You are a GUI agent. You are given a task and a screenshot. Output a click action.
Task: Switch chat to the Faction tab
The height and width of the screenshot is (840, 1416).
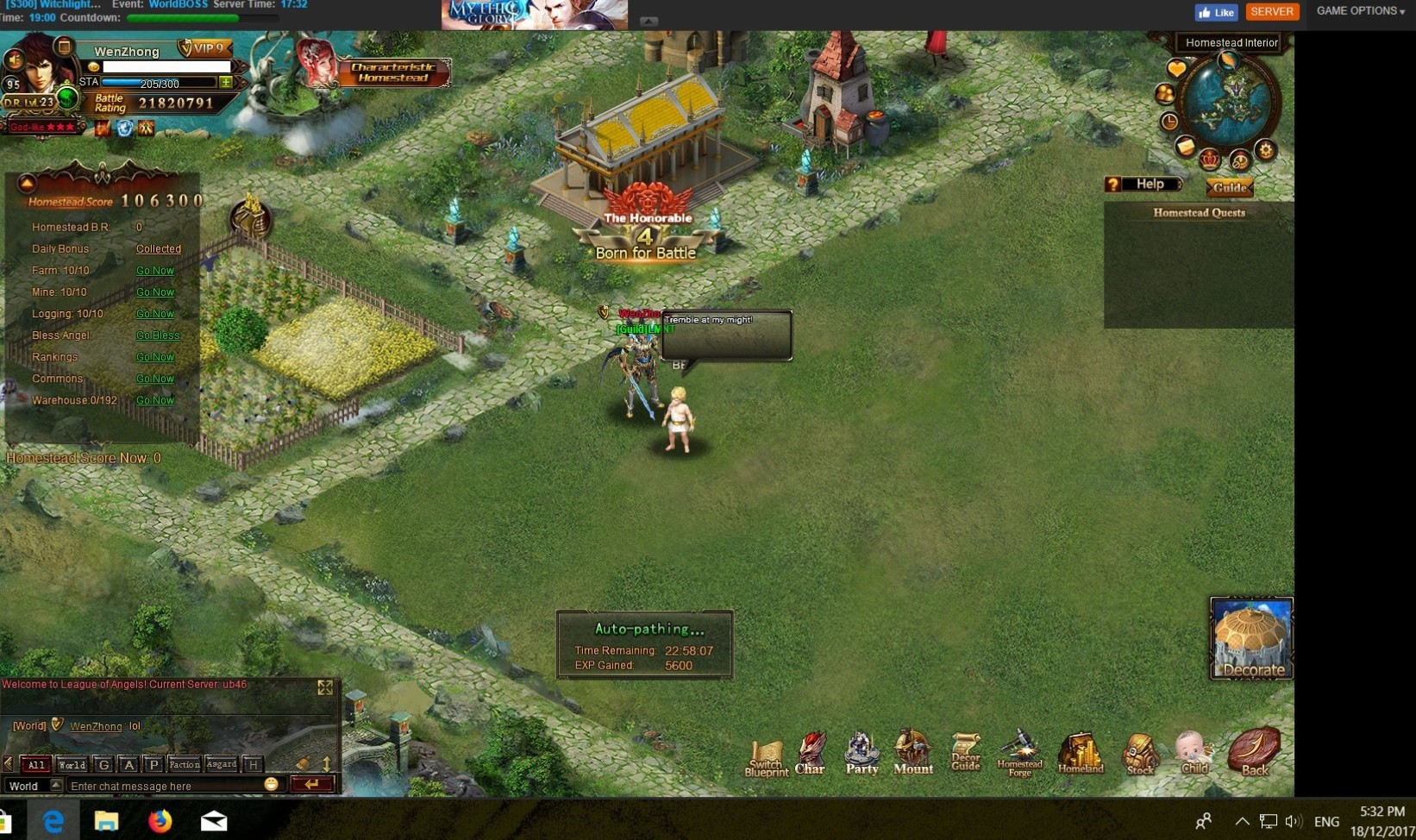pos(184,764)
